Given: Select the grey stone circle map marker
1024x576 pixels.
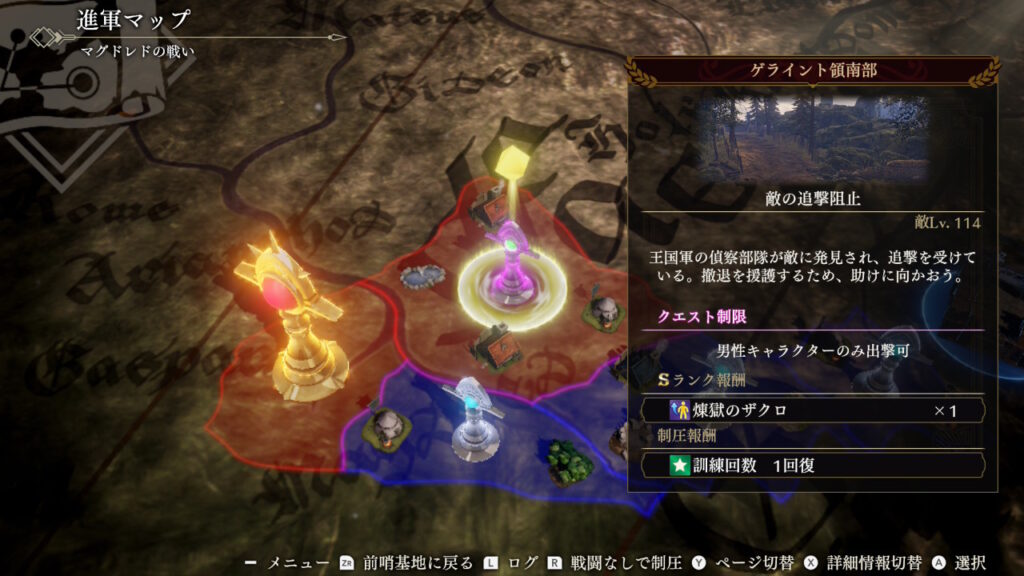Looking at the screenshot, I should click(x=423, y=276).
